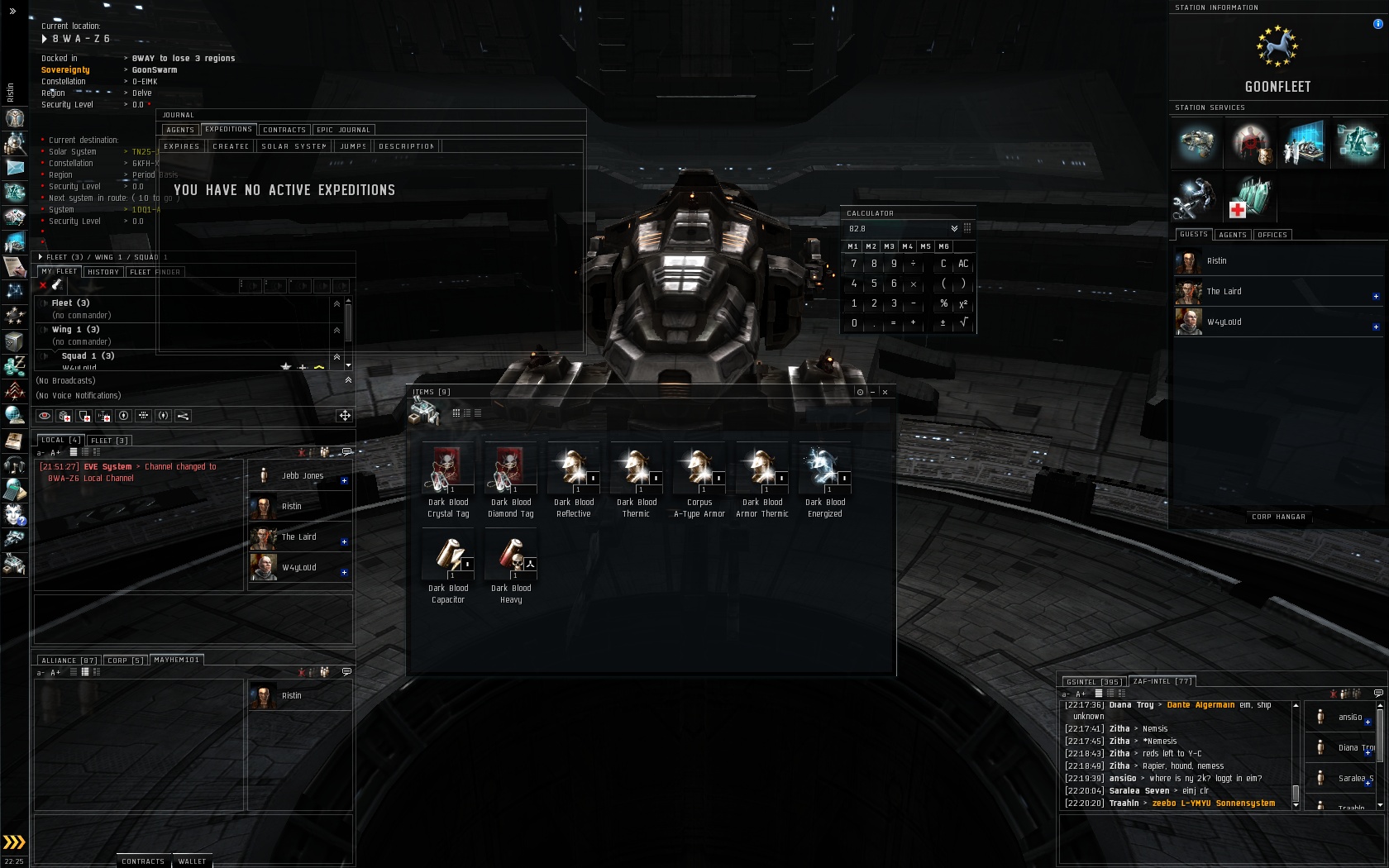1389x868 pixels.
Task: Click the AC button on the calculator
Action: (963, 264)
